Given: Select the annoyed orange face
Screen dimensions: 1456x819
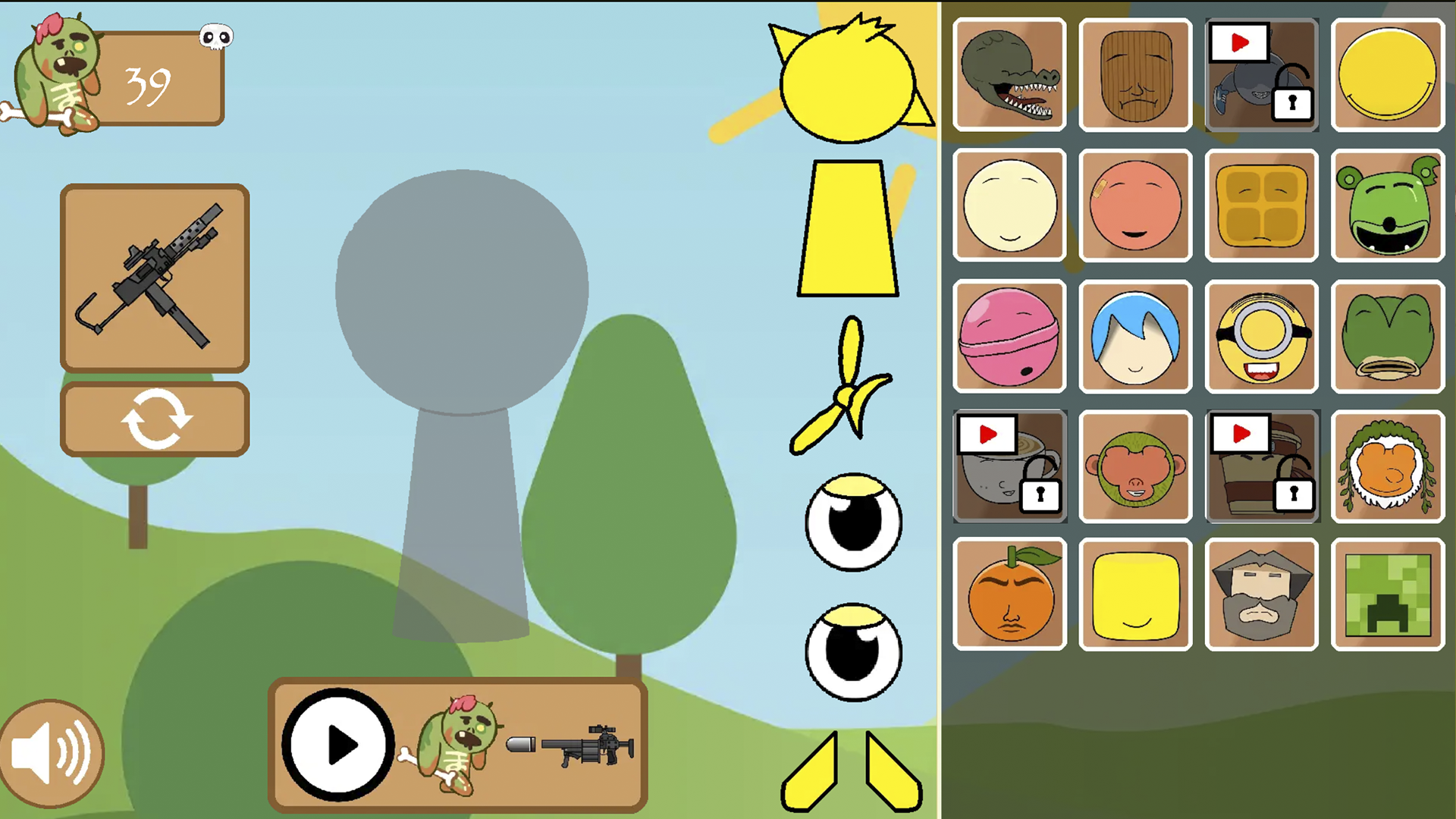Looking at the screenshot, I should [1009, 595].
